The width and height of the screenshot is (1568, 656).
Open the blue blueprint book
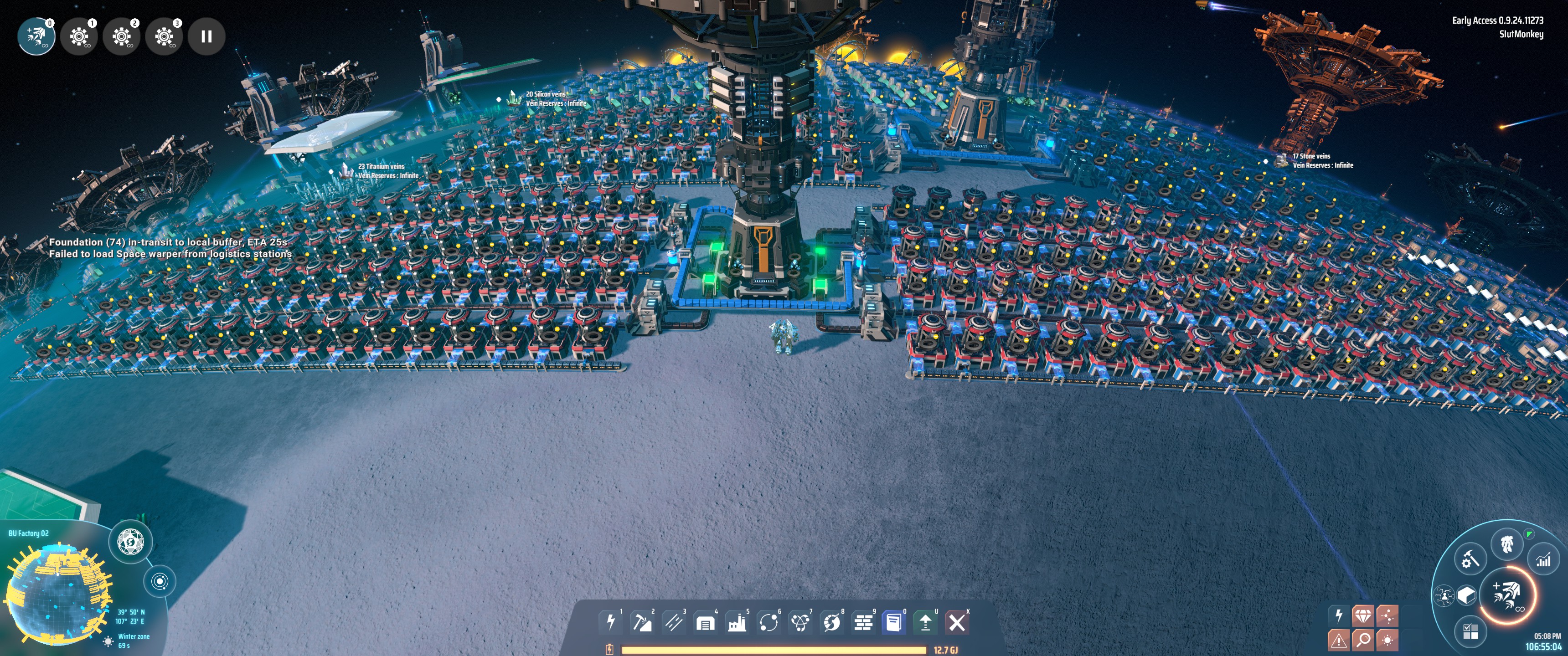894,622
